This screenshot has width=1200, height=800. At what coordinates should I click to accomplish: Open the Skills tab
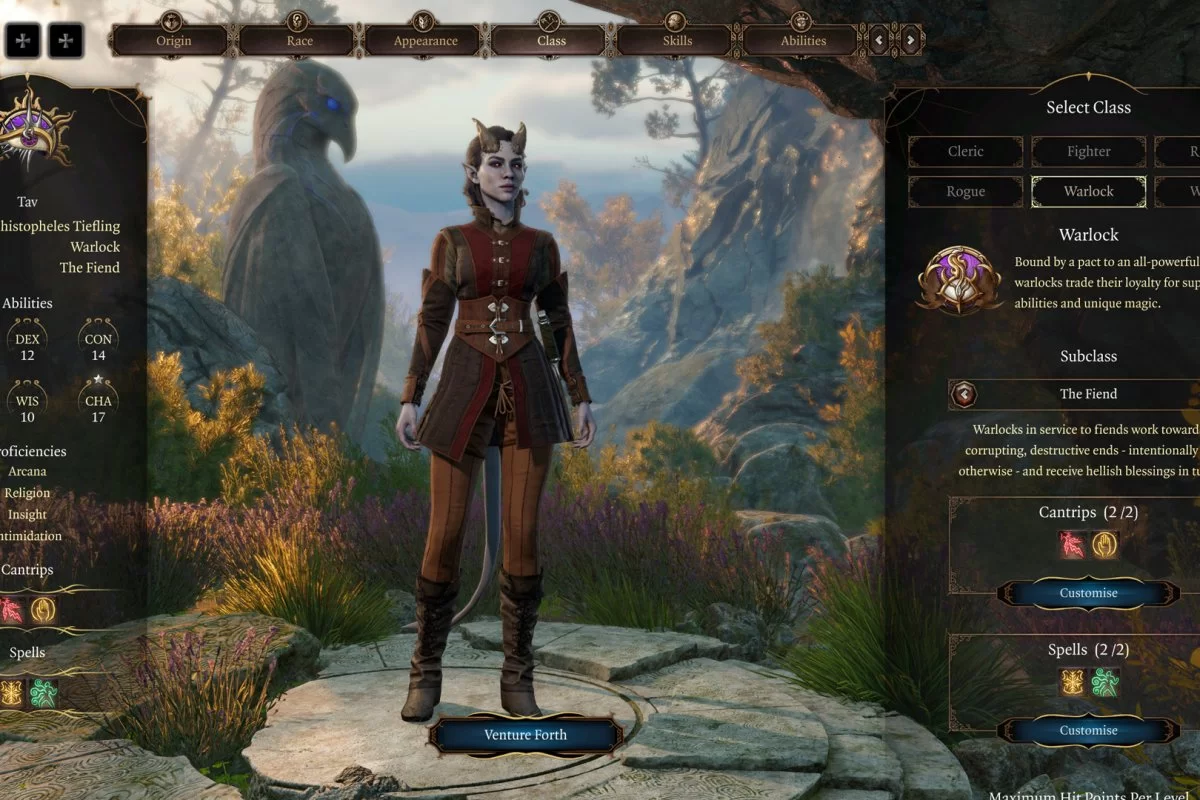pos(677,41)
